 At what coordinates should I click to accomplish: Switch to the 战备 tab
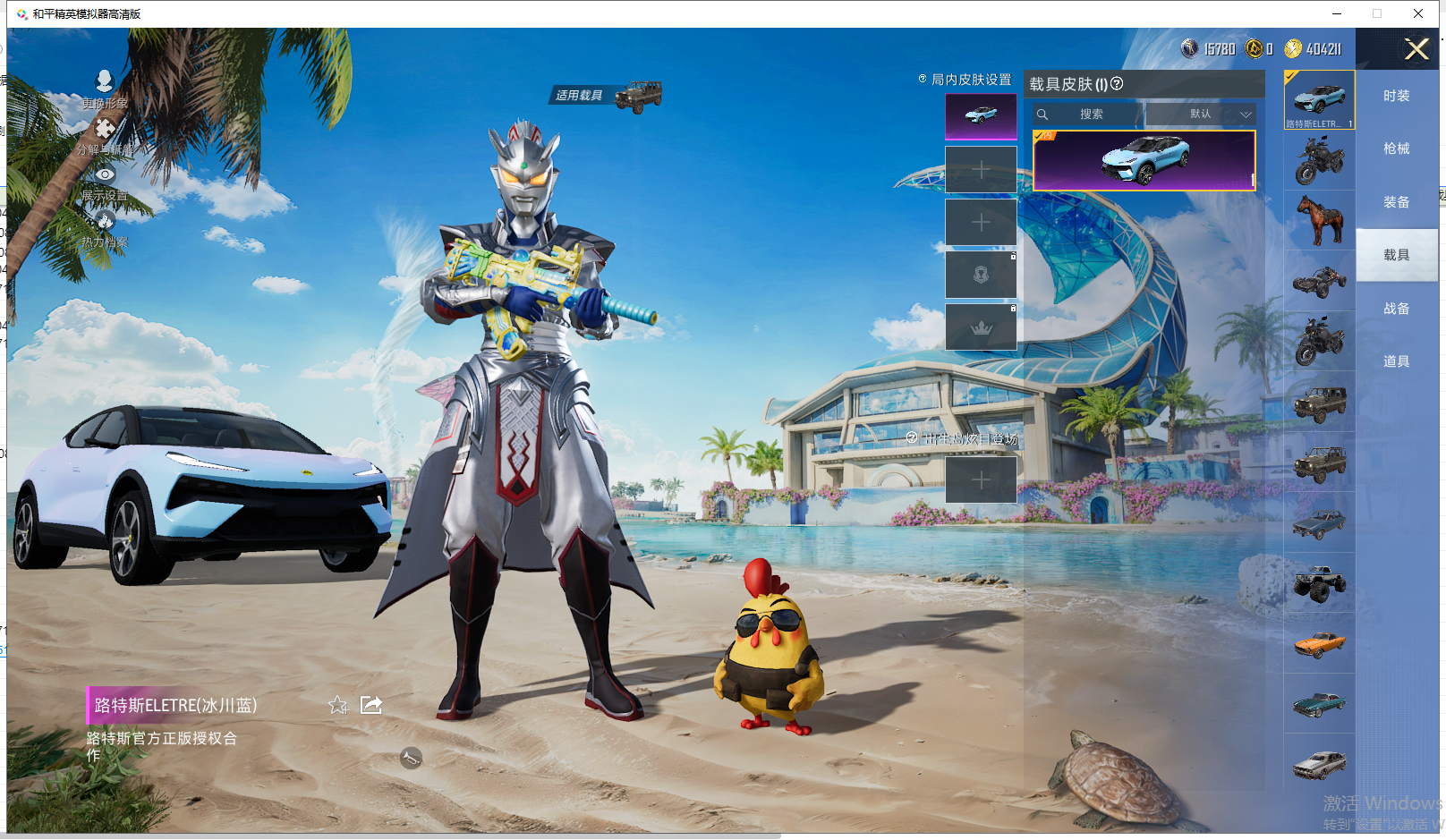(1396, 309)
